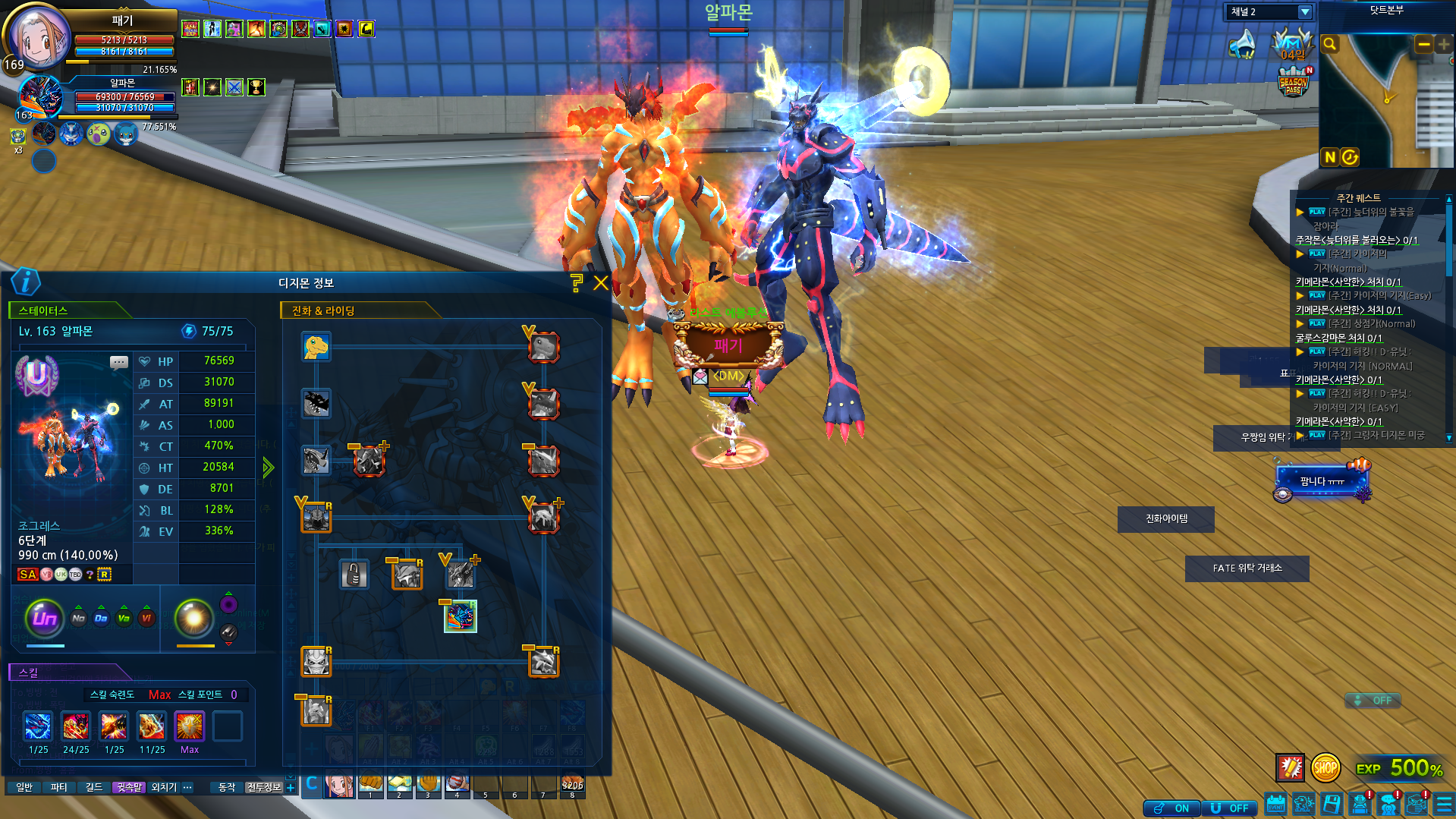Click the minimap magnifier search button
The width and height of the screenshot is (1456, 819).
(1329, 45)
